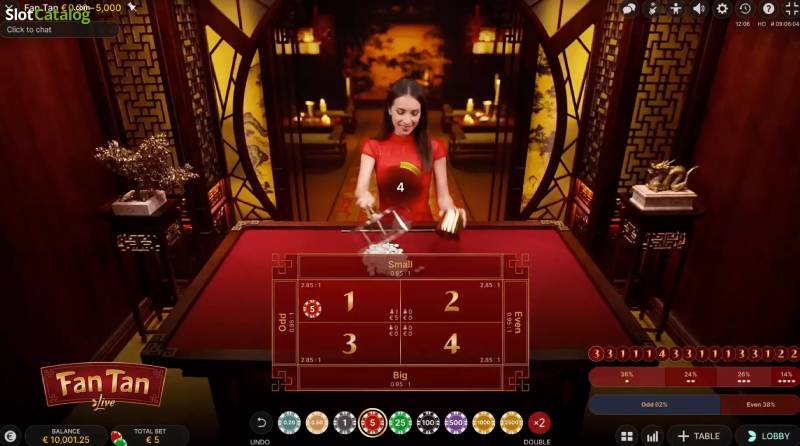Place a bet on number 1
This screenshot has width=800, height=446.
point(349,301)
